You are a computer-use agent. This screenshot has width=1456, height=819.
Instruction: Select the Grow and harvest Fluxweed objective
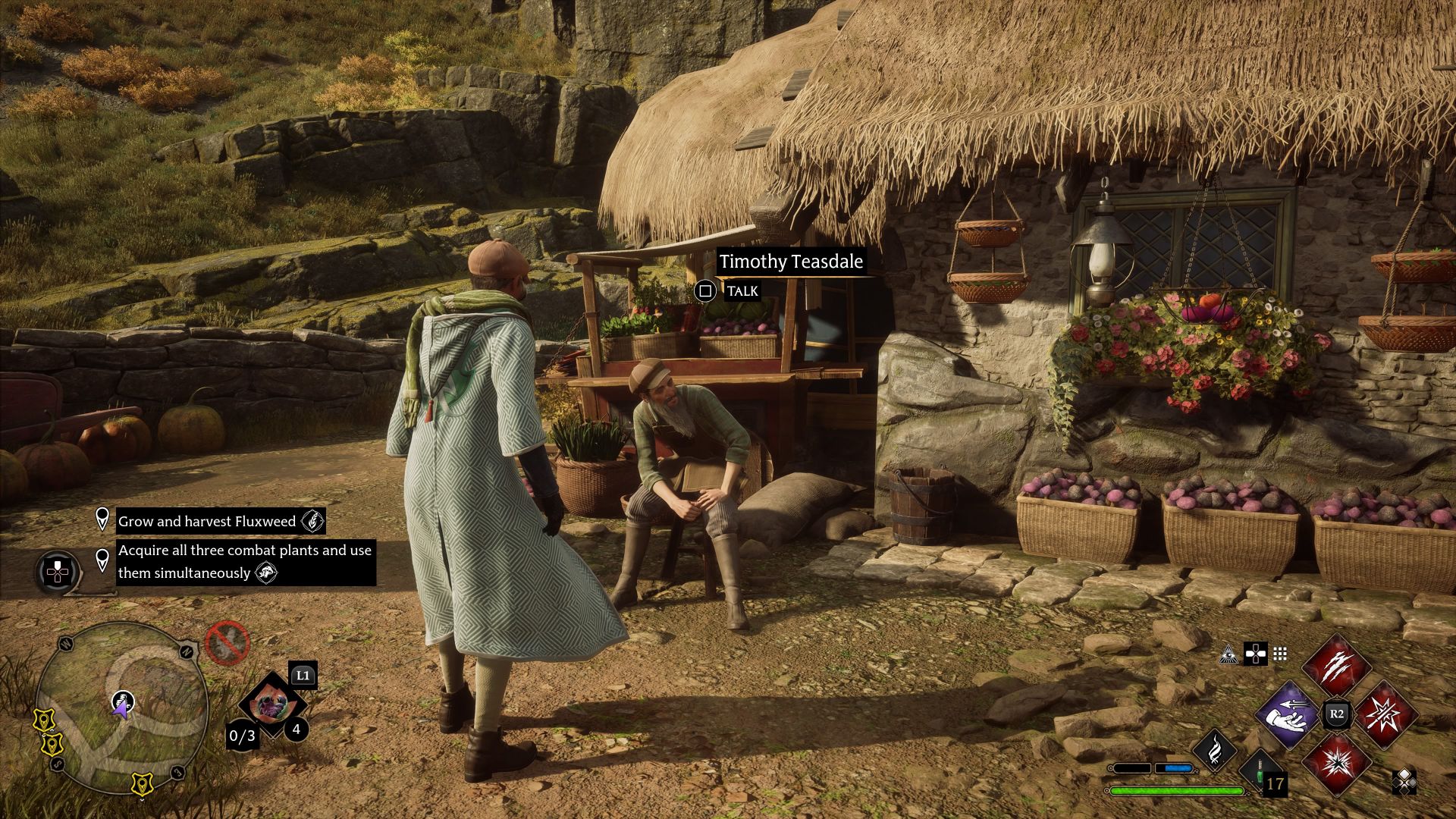click(206, 521)
